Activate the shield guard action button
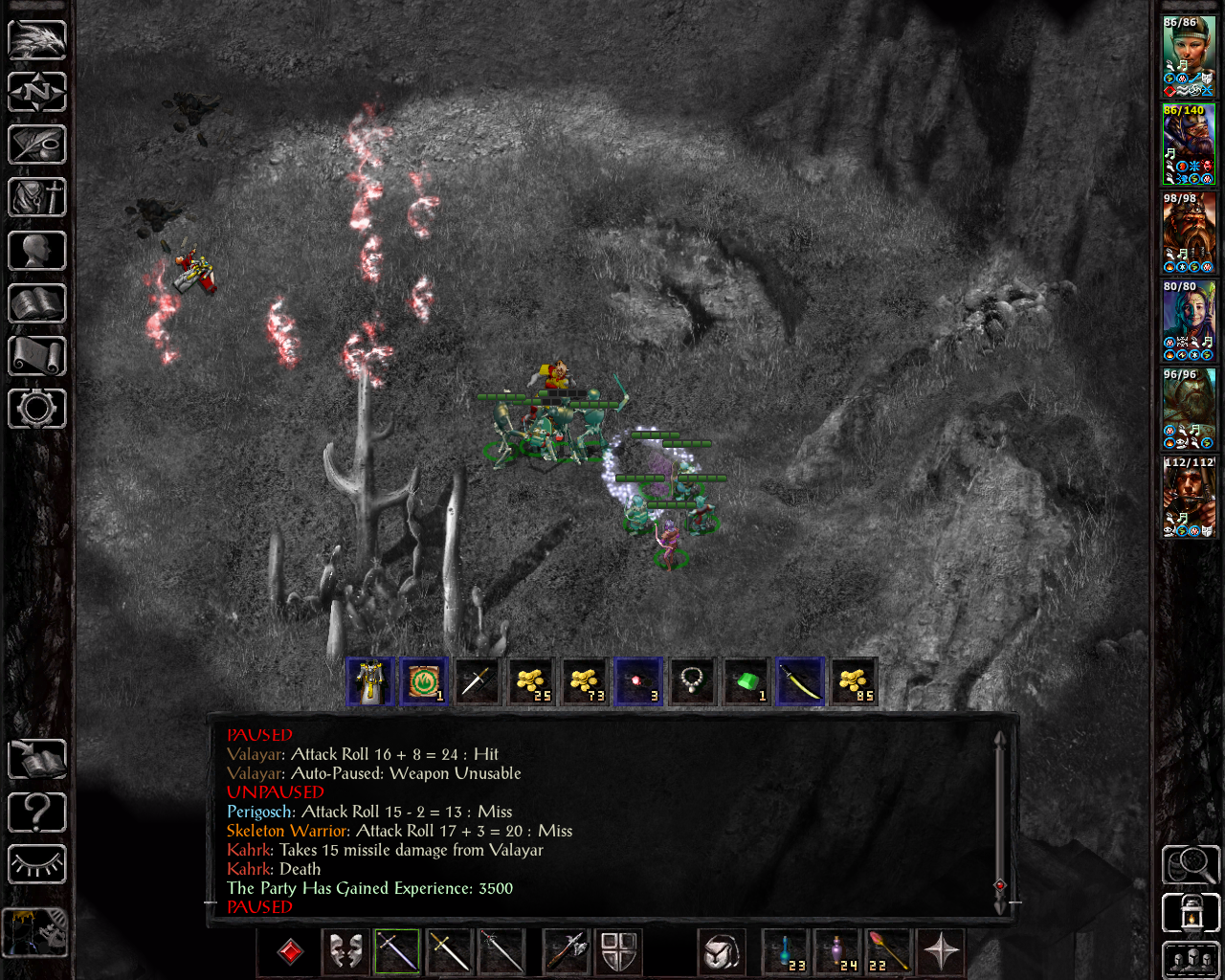The height and width of the screenshot is (980, 1225). [x=619, y=952]
